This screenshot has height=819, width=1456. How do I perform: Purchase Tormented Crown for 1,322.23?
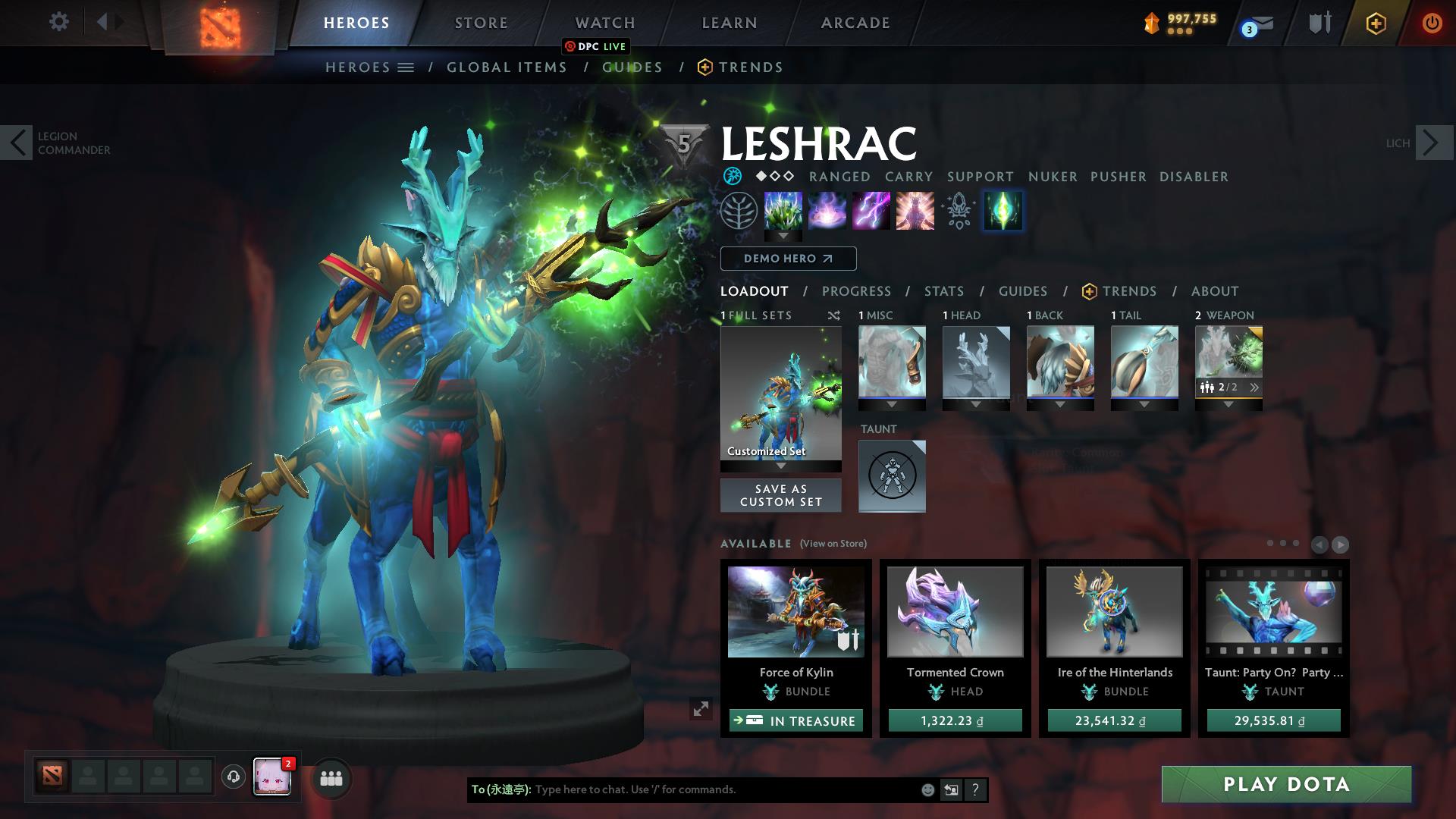(x=954, y=720)
